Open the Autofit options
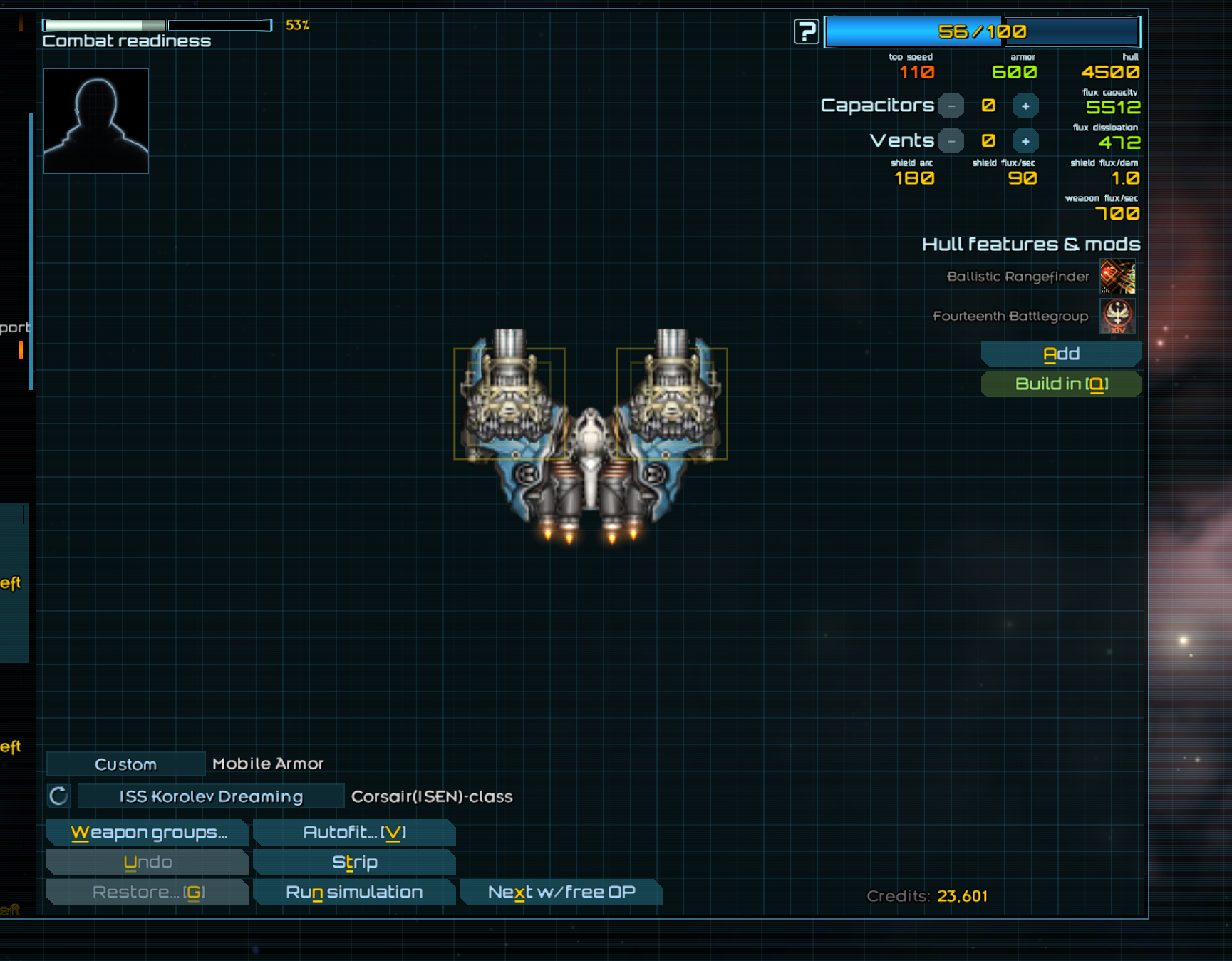 354,832
